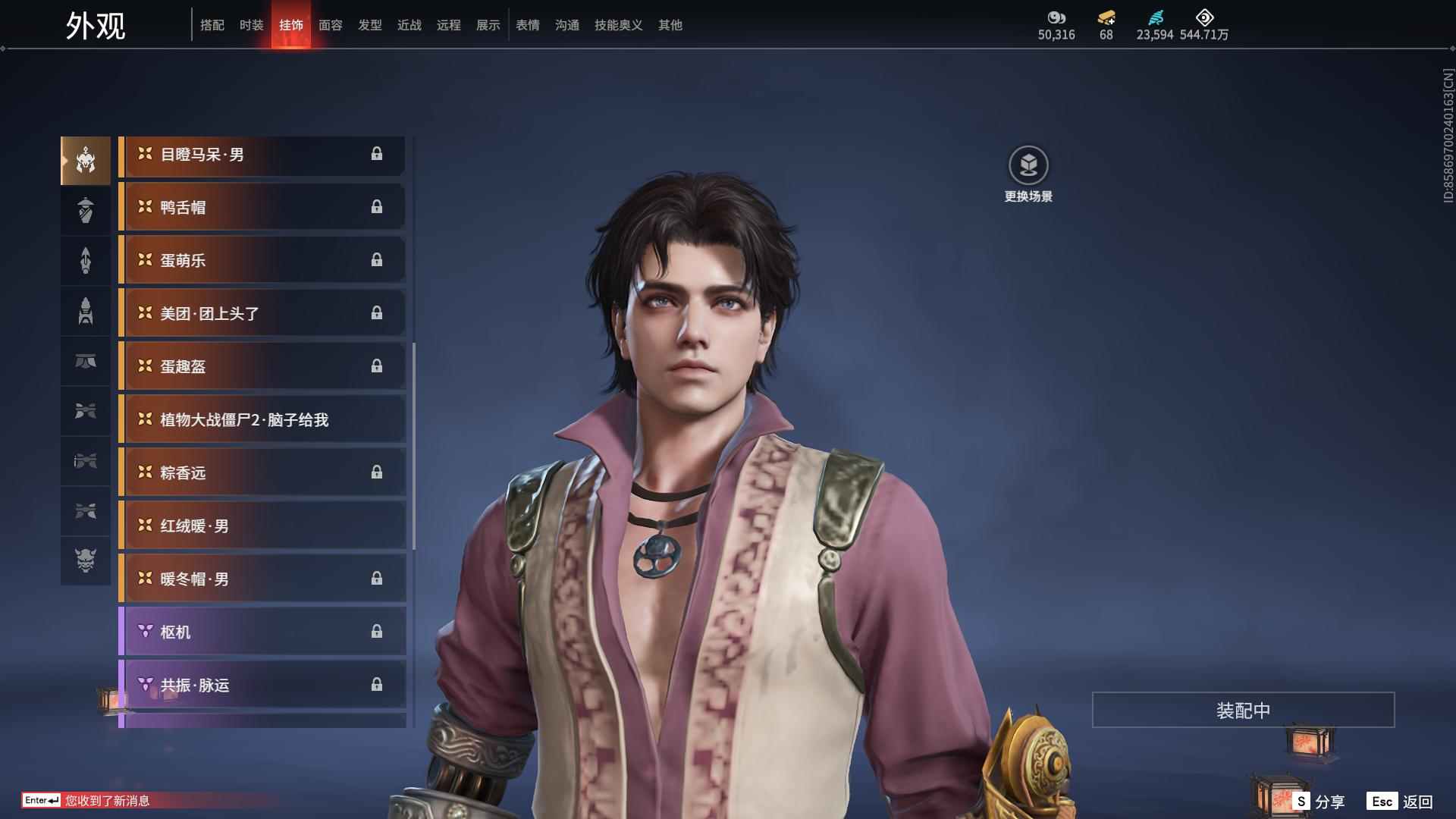The width and height of the screenshot is (1456, 819).
Task: Choose the 目瞪马呆·男 entry
Action: (x=262, y=155)
